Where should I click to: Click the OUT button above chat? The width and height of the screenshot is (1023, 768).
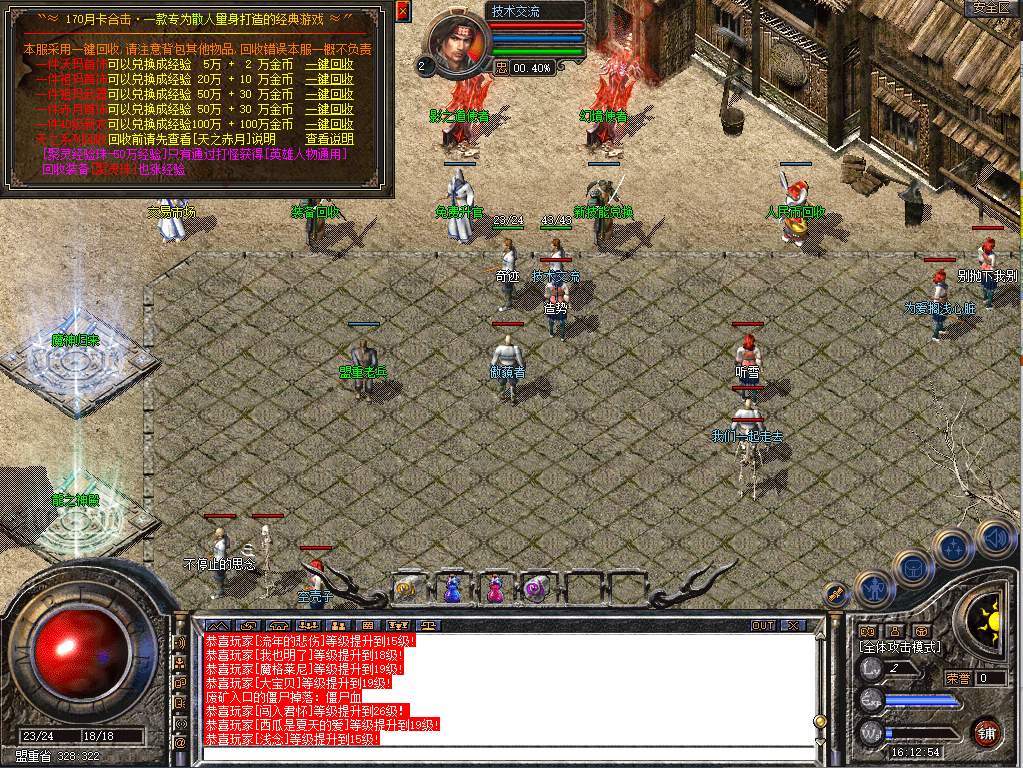763,626
